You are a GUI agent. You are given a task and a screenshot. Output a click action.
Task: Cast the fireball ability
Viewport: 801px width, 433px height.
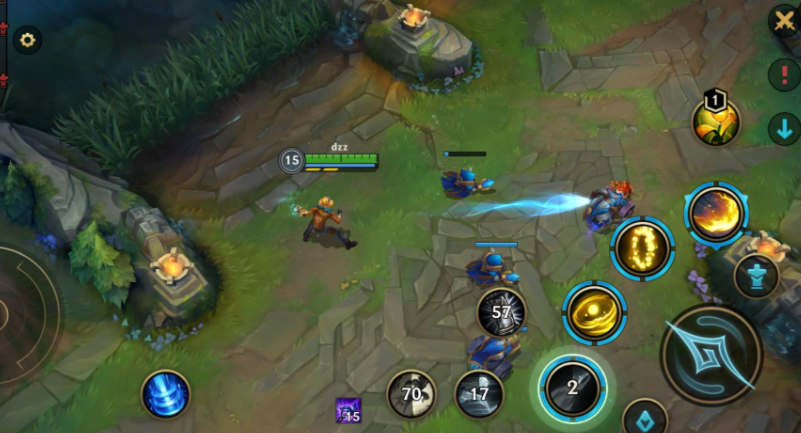(716, 213)
